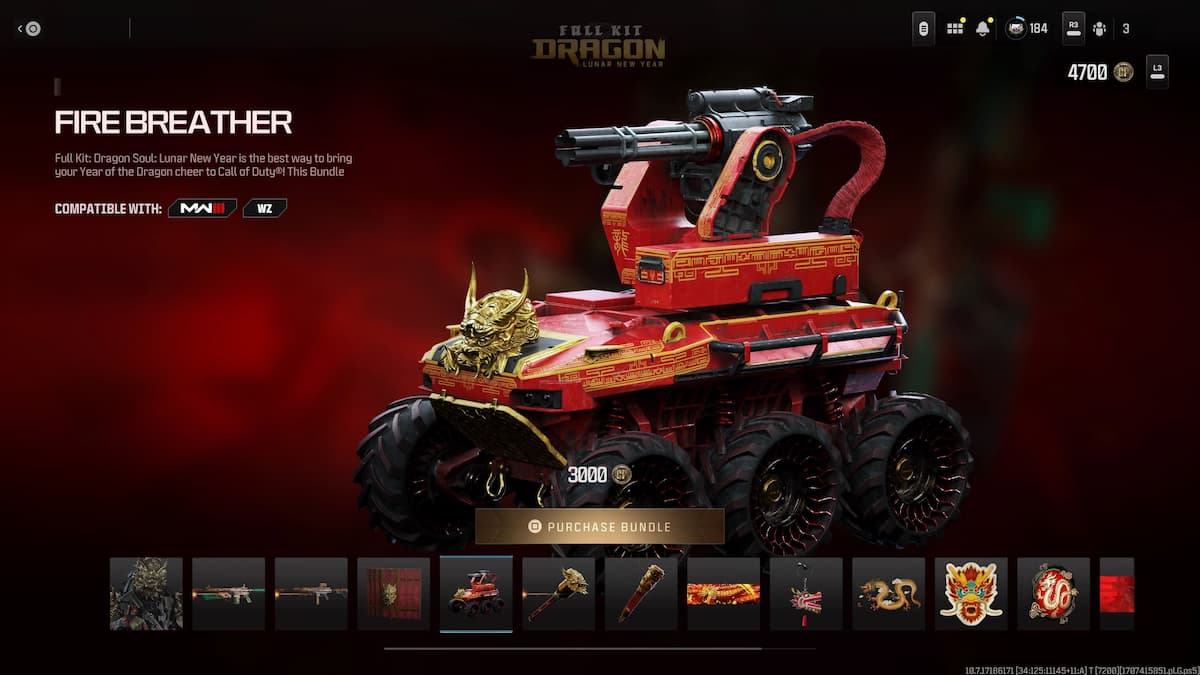Screen dimensions: 1200x675
Task: Select the dragon operator skin thumbnail
Action: click(x=146, y=593)
